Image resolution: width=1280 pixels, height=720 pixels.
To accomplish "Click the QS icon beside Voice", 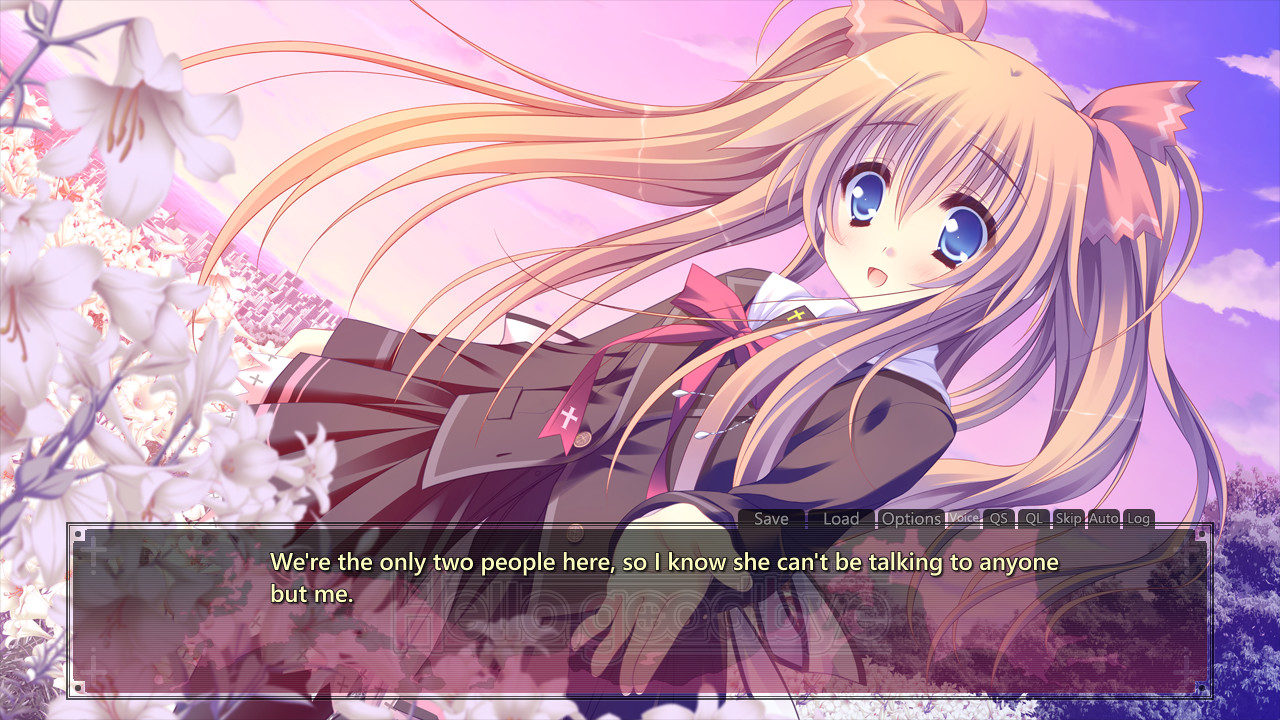I will (x=998, y=518).
